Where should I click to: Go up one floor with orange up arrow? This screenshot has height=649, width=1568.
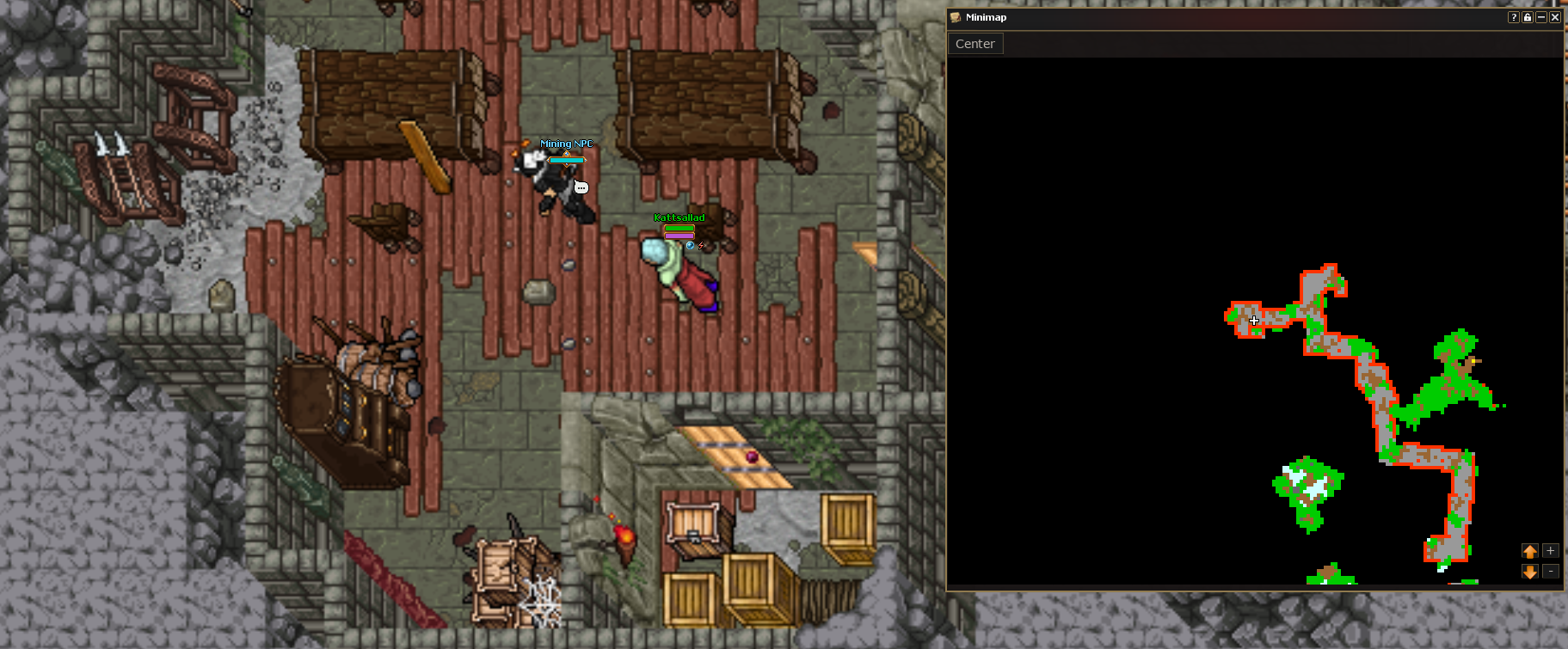click(1530, 551)
